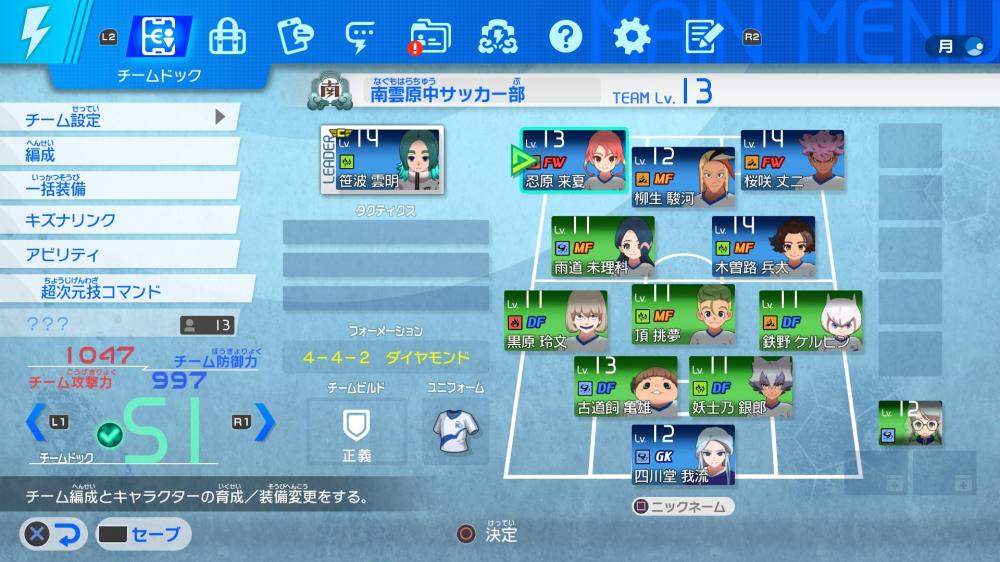Select defender 鉄野 ケルビン card

pos(810,320)
